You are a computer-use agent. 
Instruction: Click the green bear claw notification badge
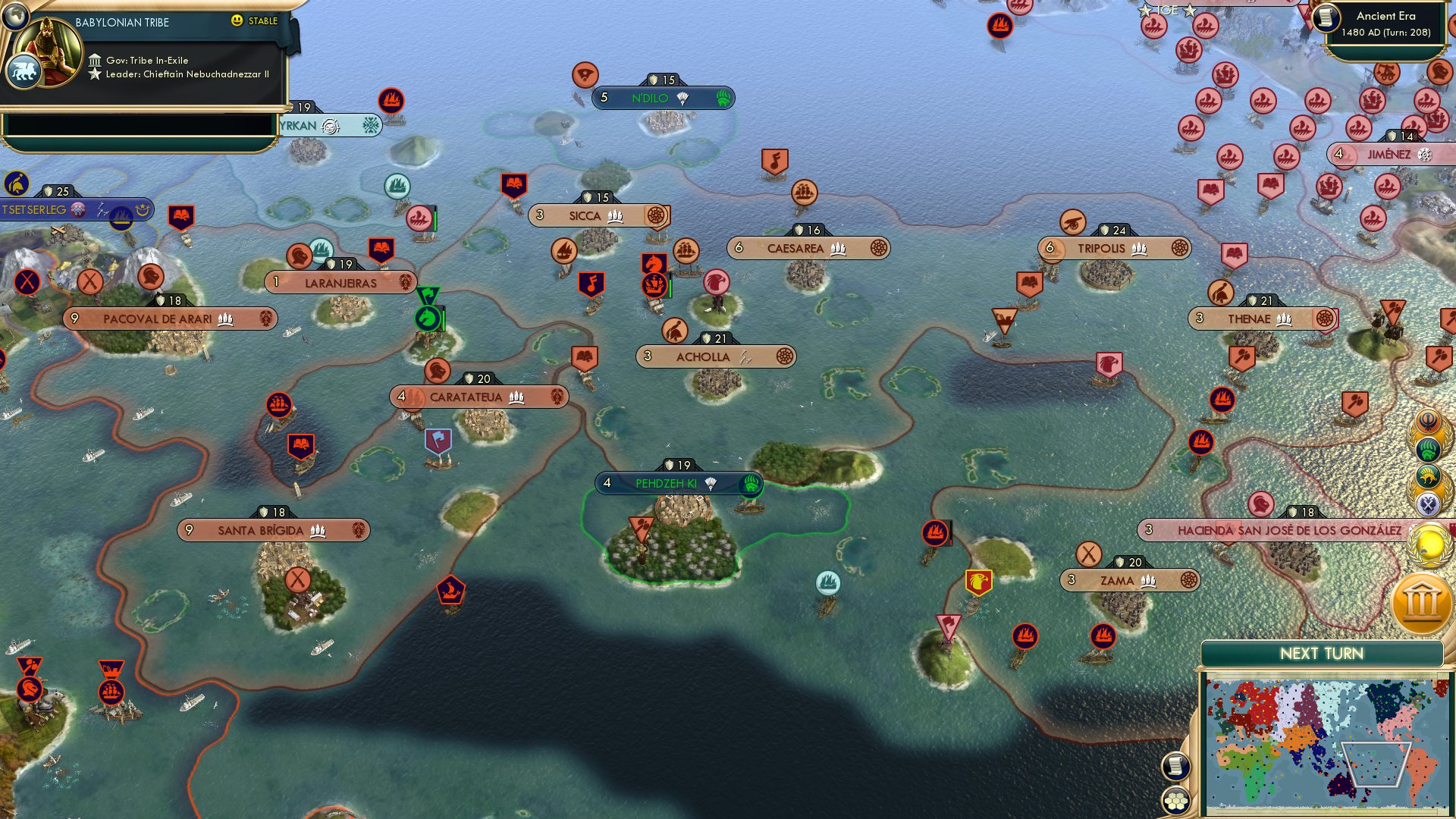[x=1429, y=450]
